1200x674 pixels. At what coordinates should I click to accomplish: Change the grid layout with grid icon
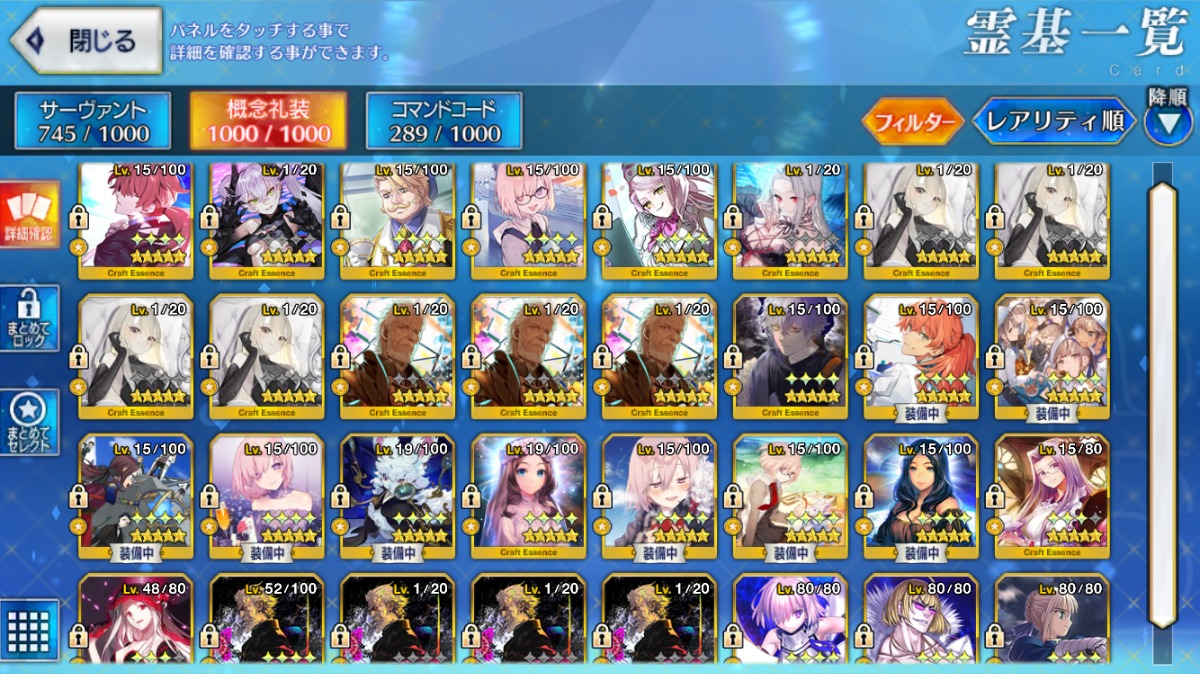click(29, 628)
